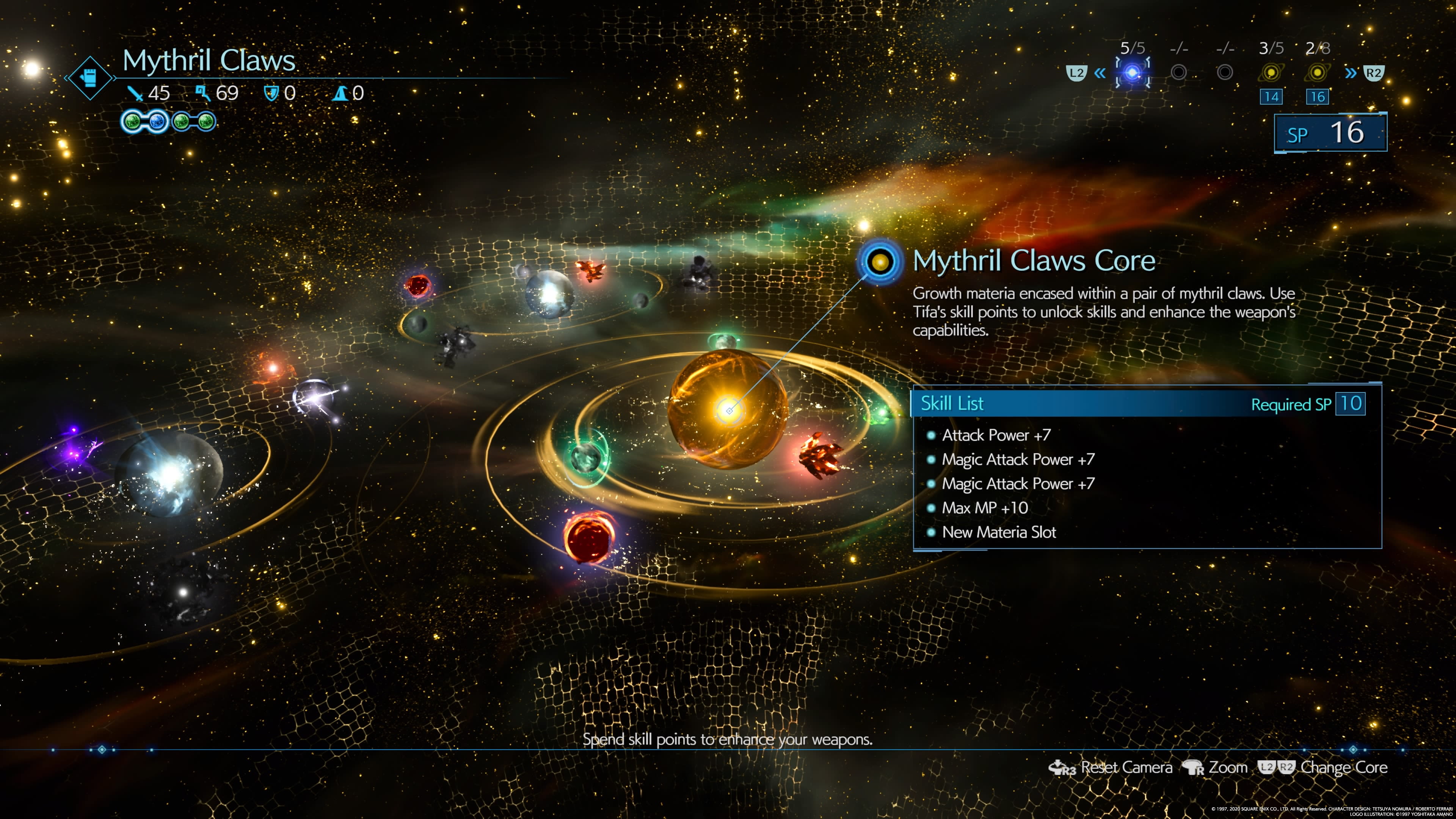
Task: Select the blue materia slot under weapon stats
Action: coord(157,121)
